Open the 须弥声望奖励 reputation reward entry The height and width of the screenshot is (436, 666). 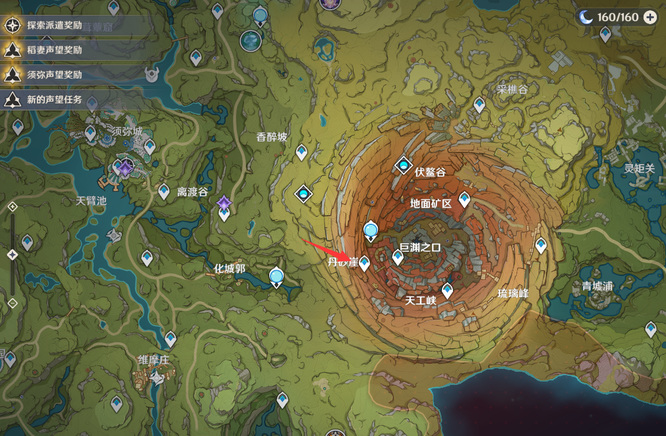(x=60, y=74)
